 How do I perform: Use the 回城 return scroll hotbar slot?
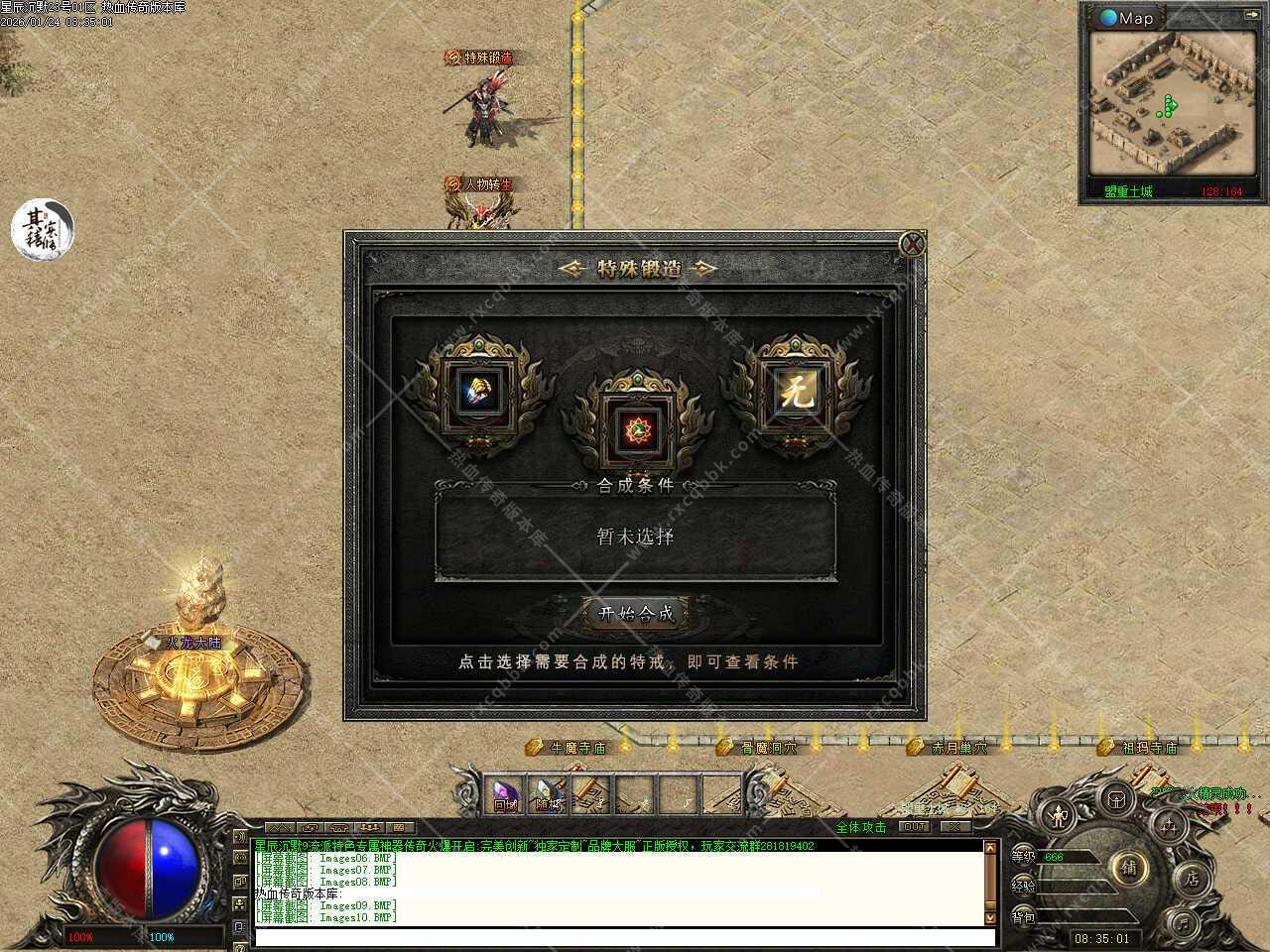click(506, 795)
